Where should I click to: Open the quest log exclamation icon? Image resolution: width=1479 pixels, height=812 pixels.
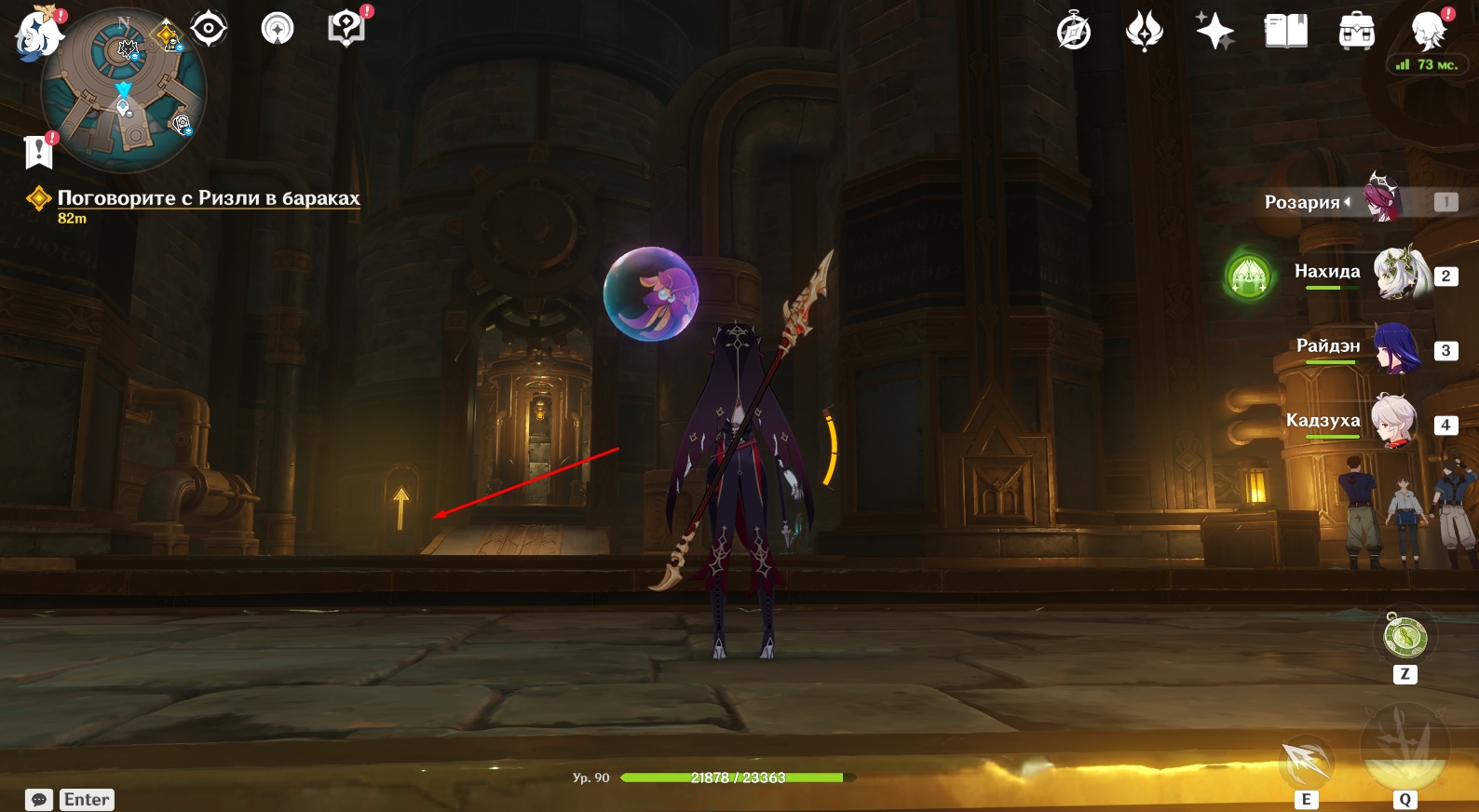tap(38, 150)
